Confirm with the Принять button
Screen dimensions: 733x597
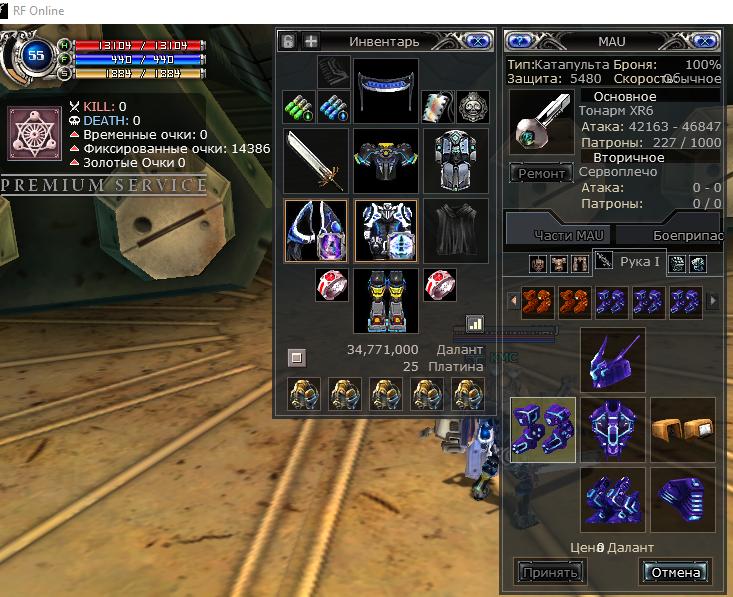coord(549,572)
